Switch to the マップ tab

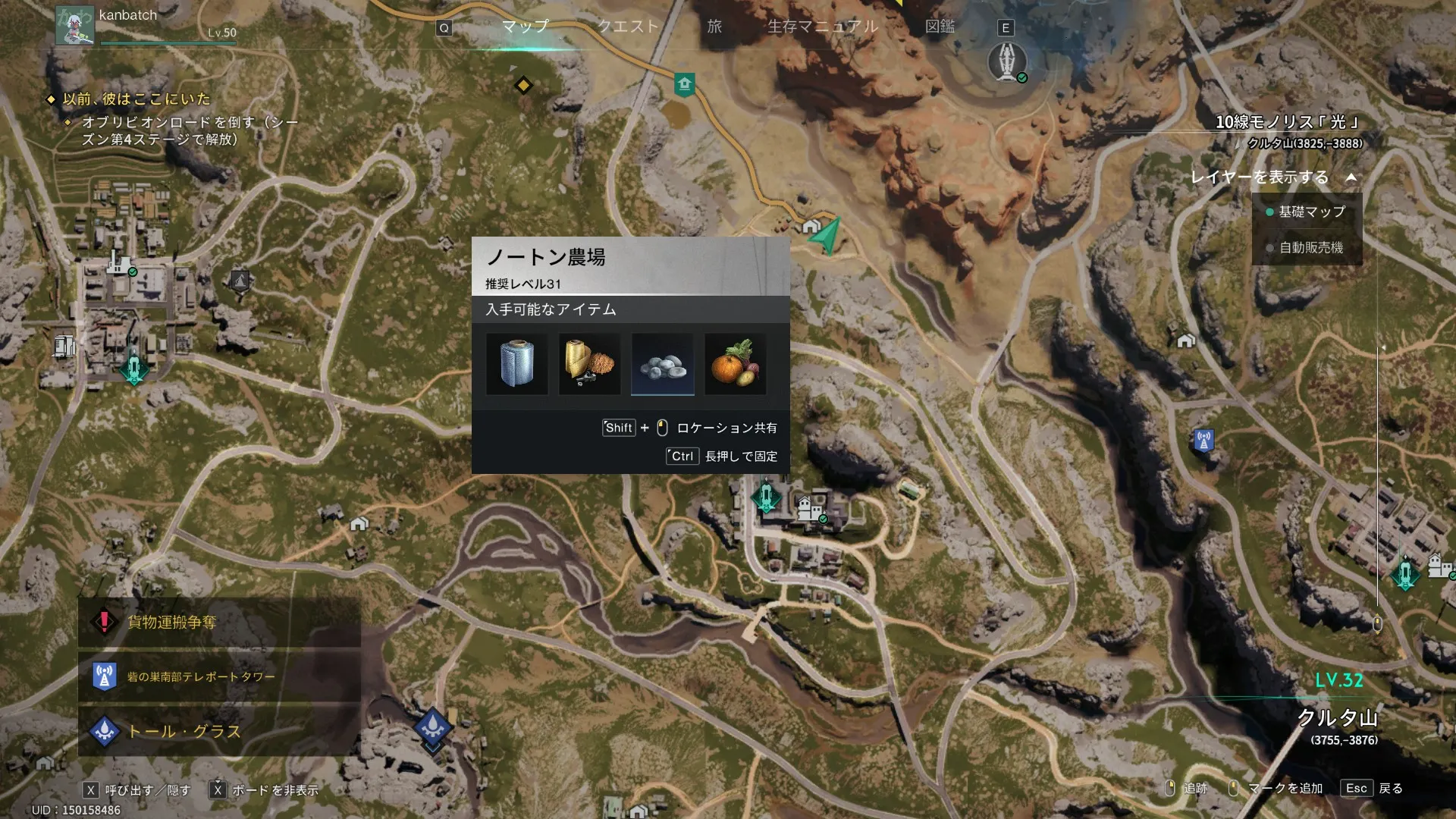(x=525, y=27)
